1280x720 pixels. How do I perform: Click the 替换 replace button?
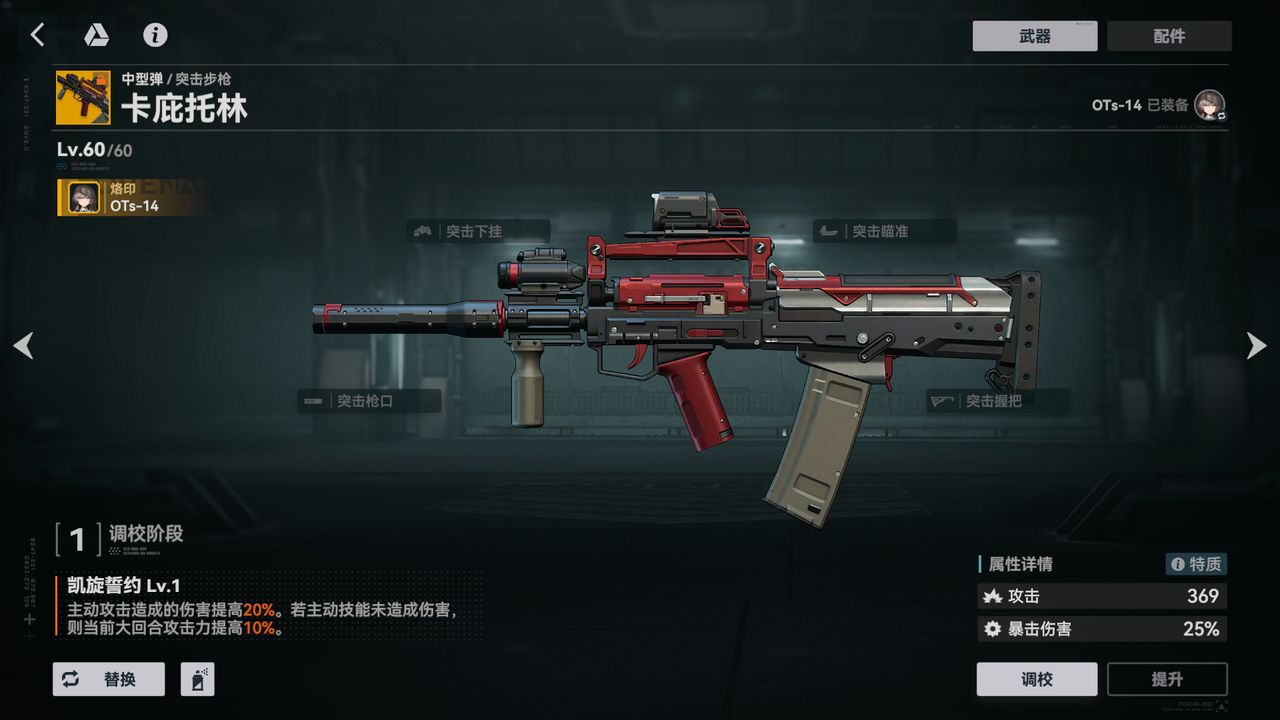tap(108, 679)
